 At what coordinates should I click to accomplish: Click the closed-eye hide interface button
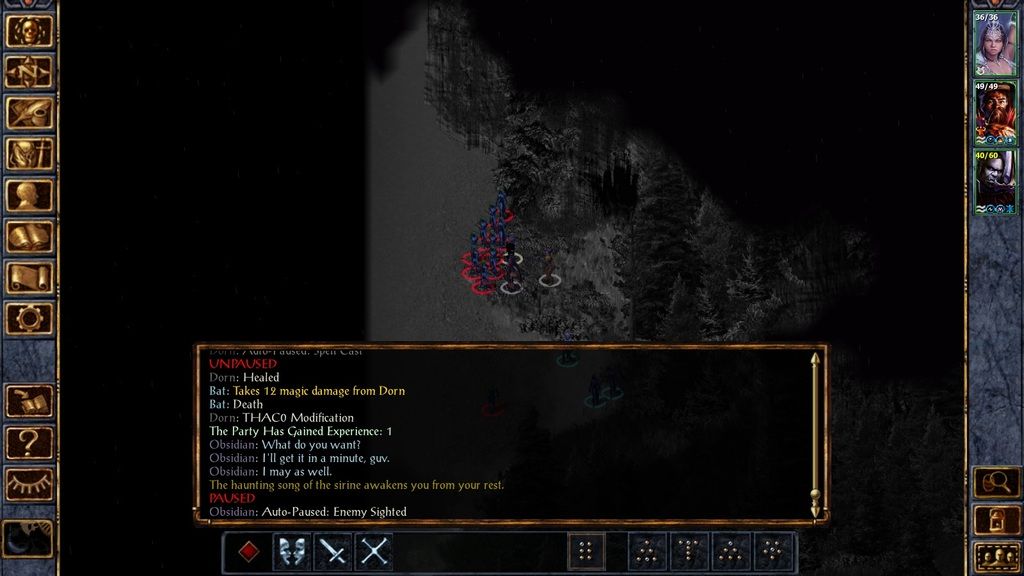pyautogui.click(x=29, y=484)
